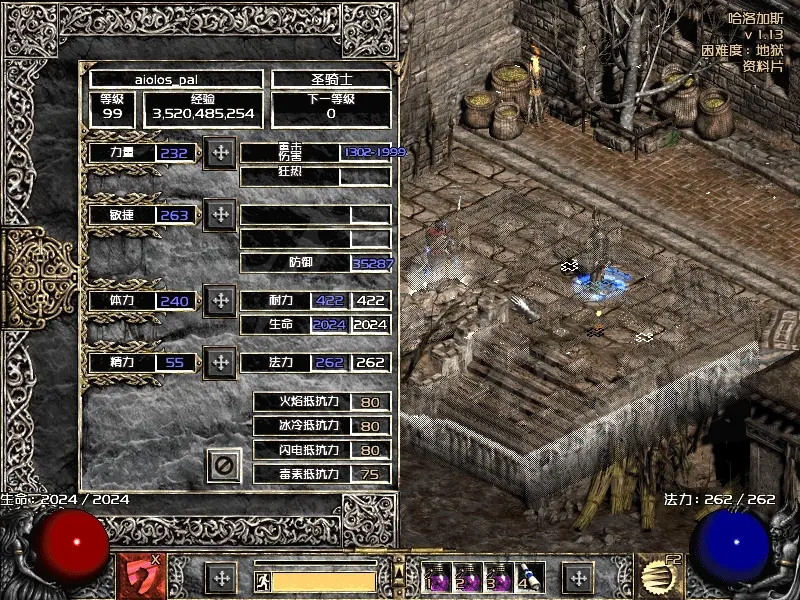This screenshot has height=600, width=800.
Task: Use the purple potion in belt slot 1
Action: coord(436,577)
